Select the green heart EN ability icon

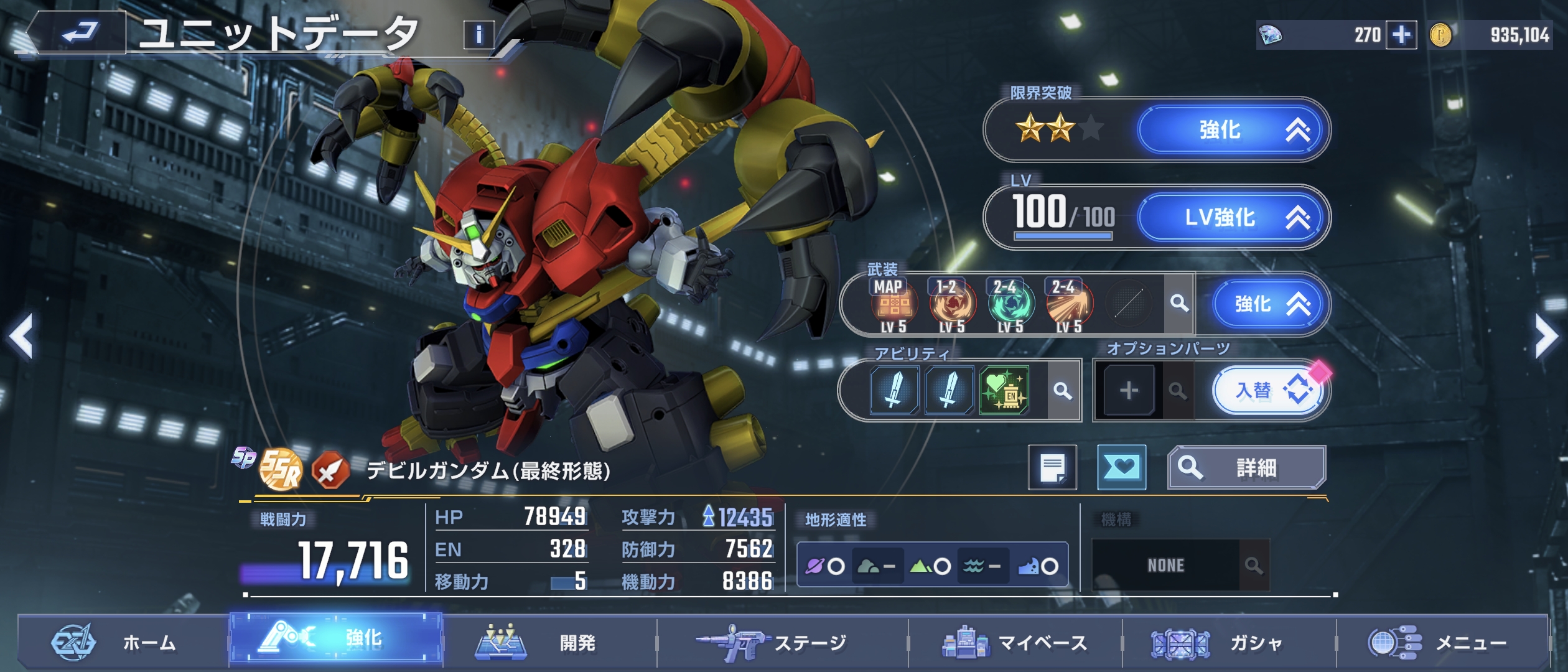coord(1004,391)
